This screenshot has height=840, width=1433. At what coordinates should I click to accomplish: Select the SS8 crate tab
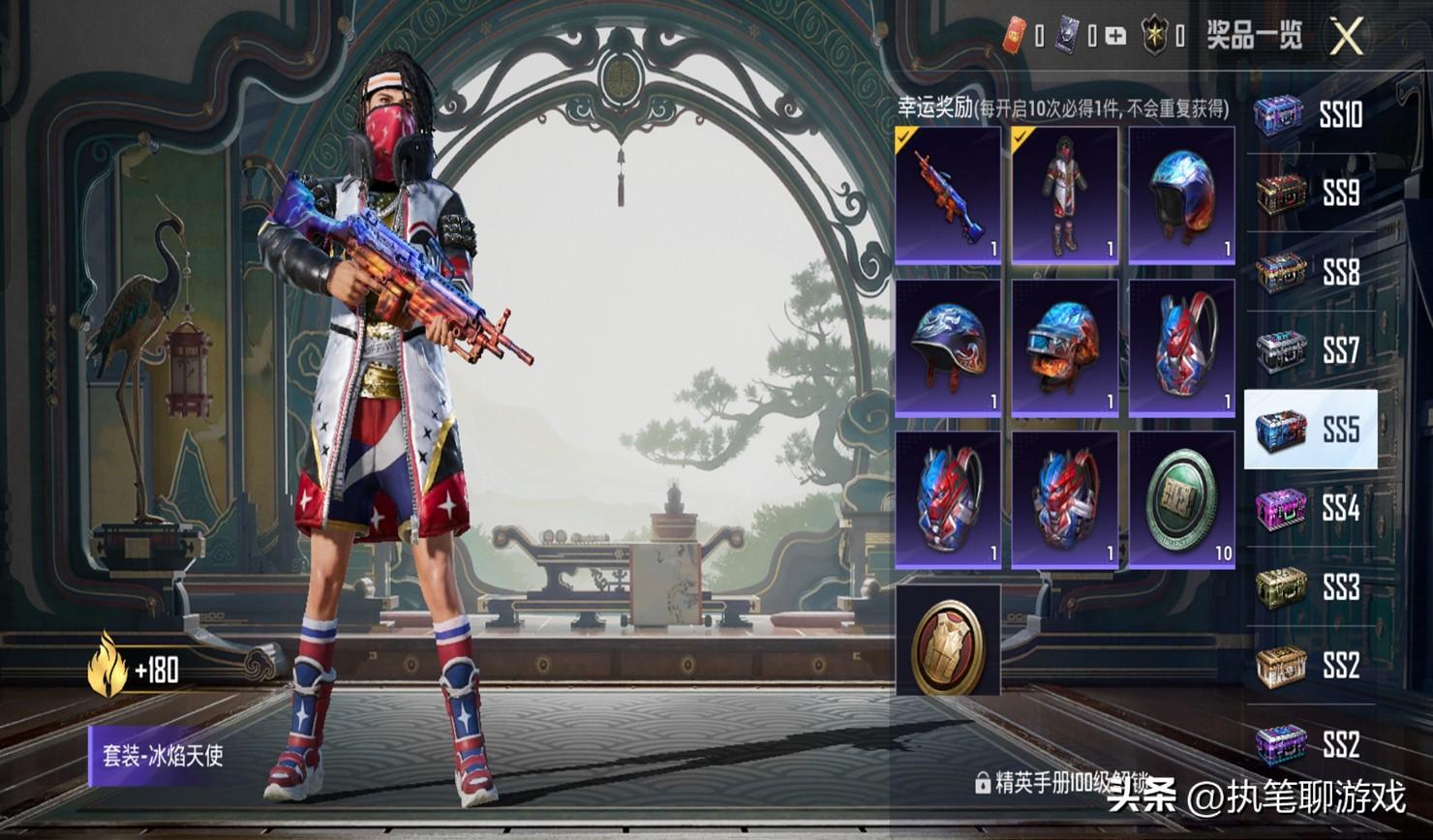pos(1310,273)
